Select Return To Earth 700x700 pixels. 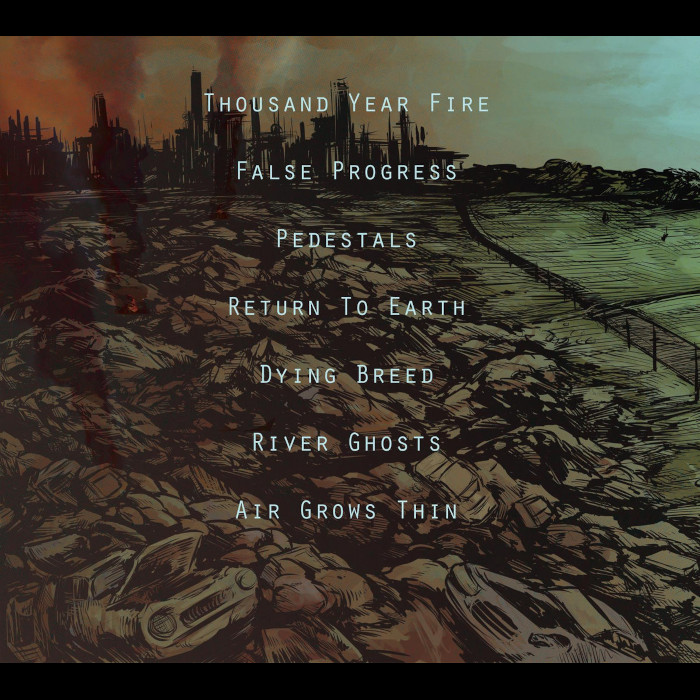click(x=347, y=307)
